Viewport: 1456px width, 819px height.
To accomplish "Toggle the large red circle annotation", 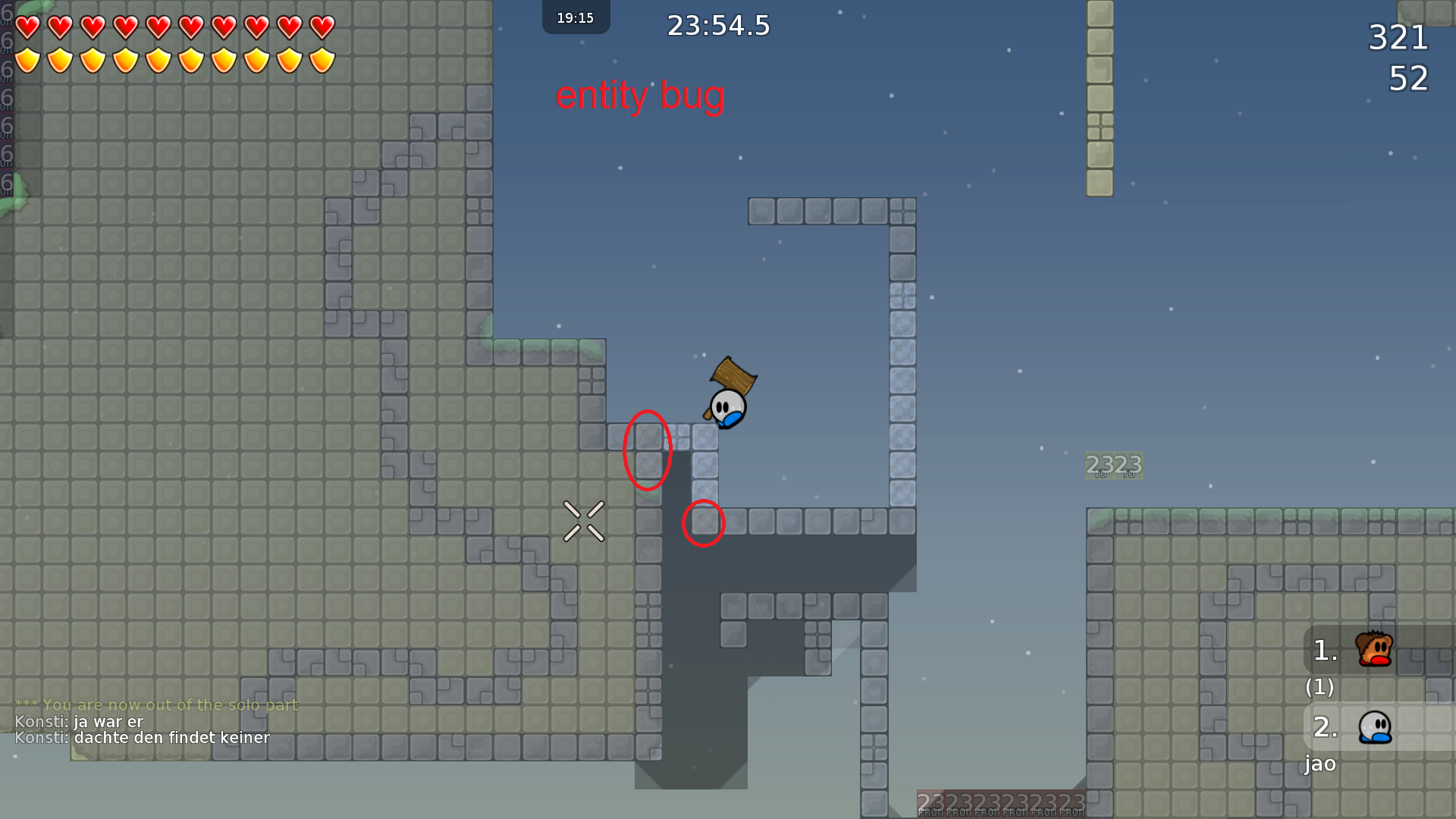I will click(x=648, y=450).
